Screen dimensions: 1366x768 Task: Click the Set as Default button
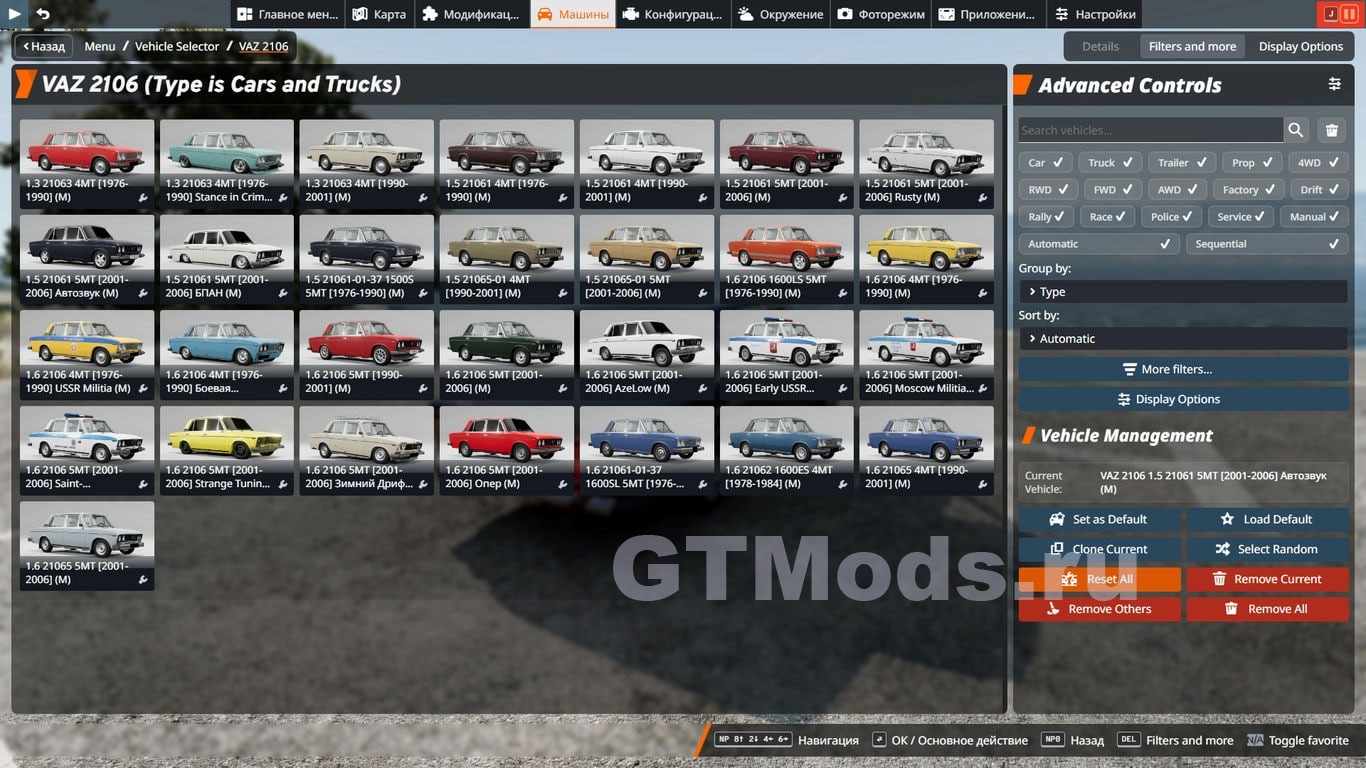coord(1099,520)
